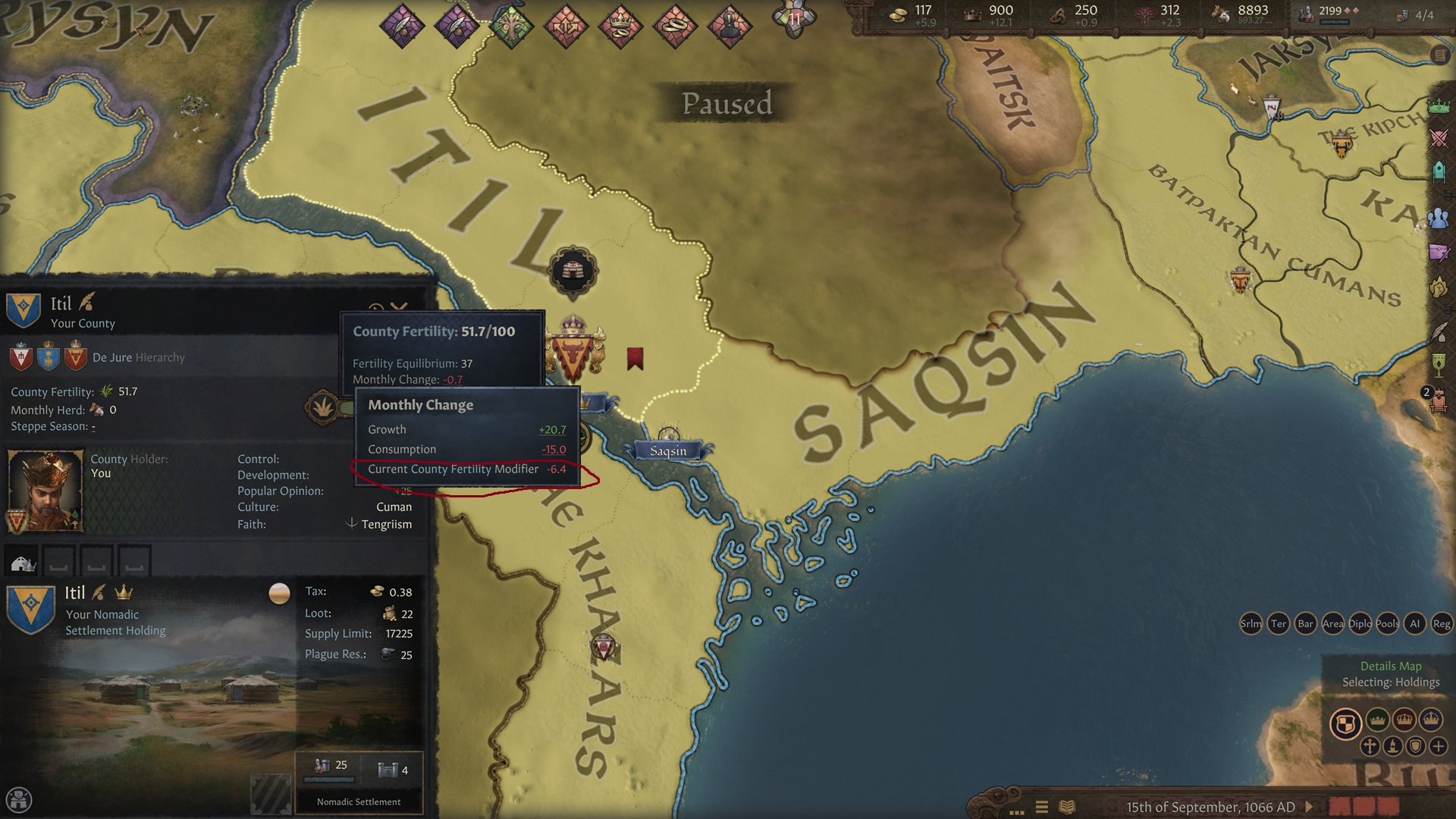Expand the faith cross selector in Details Map
1456x819 pixels.
pos(1370,746)
